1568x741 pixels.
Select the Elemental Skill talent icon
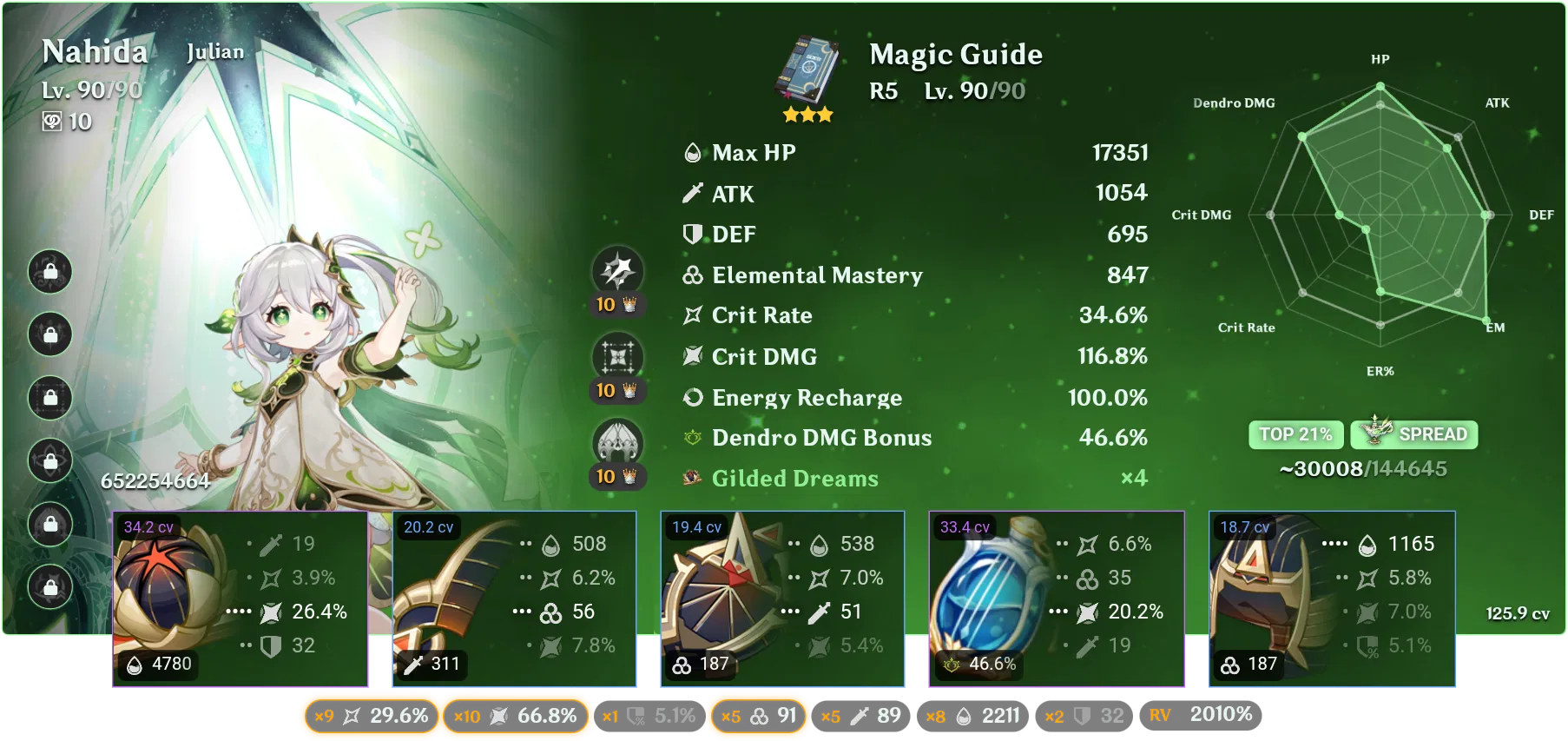[x=618, y=359]
